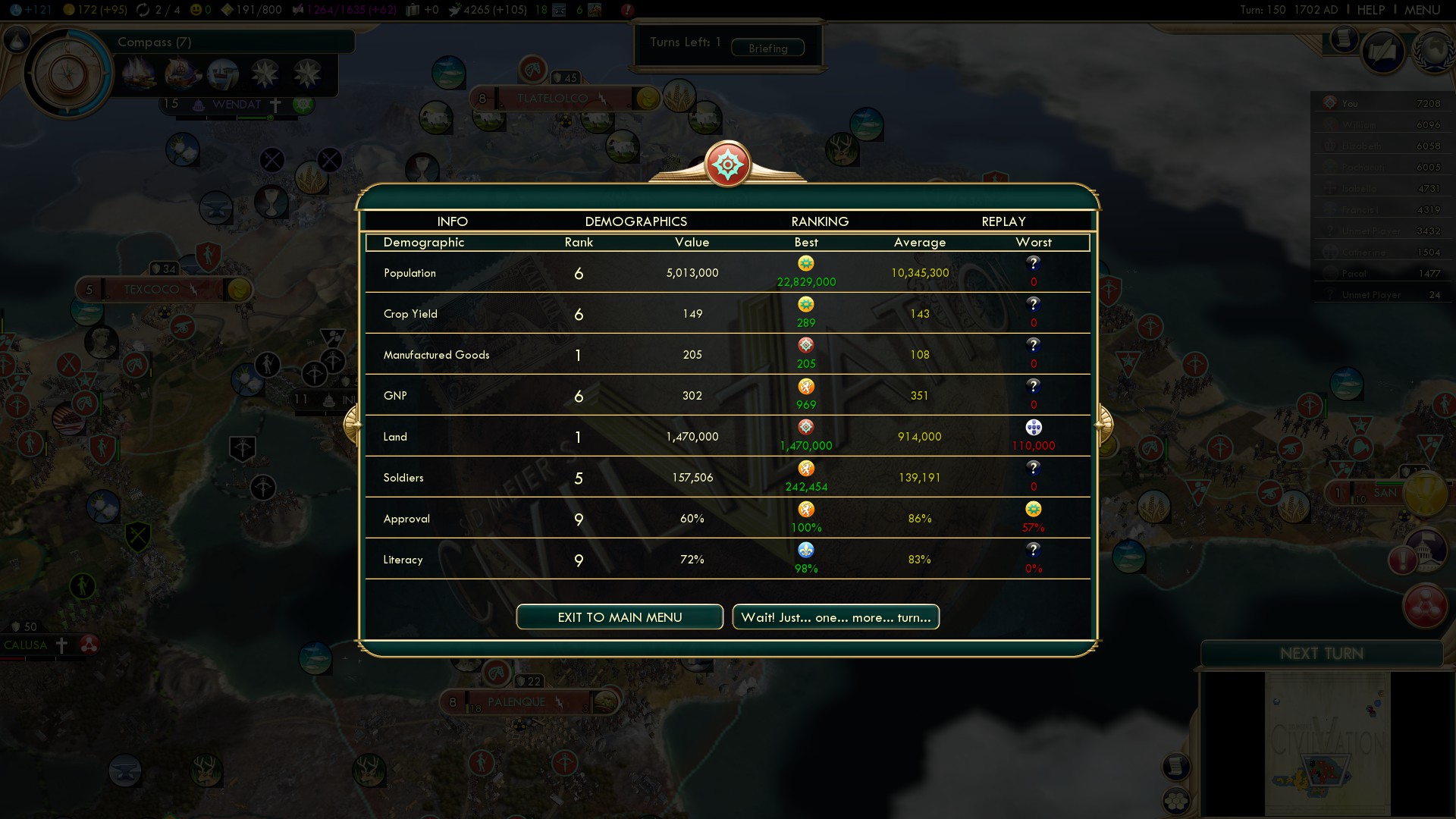Screen dimensions: 1456x819
Task: Open the Texcoco city banner
Action: point(152,290)
